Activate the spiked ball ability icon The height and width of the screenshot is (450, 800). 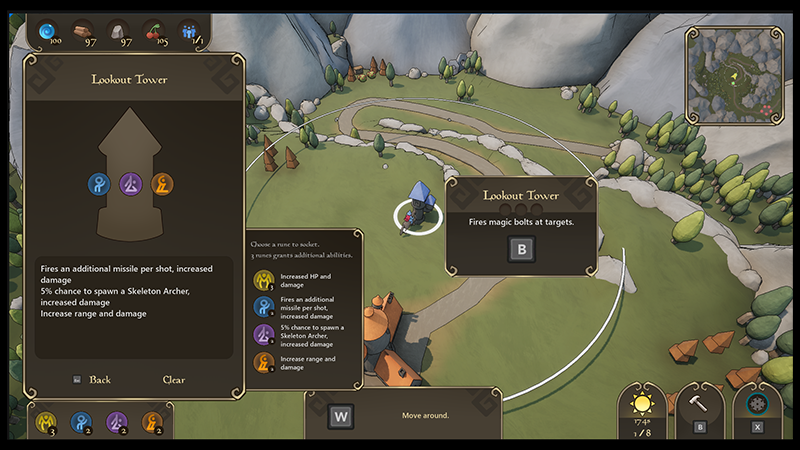[757, 404]
